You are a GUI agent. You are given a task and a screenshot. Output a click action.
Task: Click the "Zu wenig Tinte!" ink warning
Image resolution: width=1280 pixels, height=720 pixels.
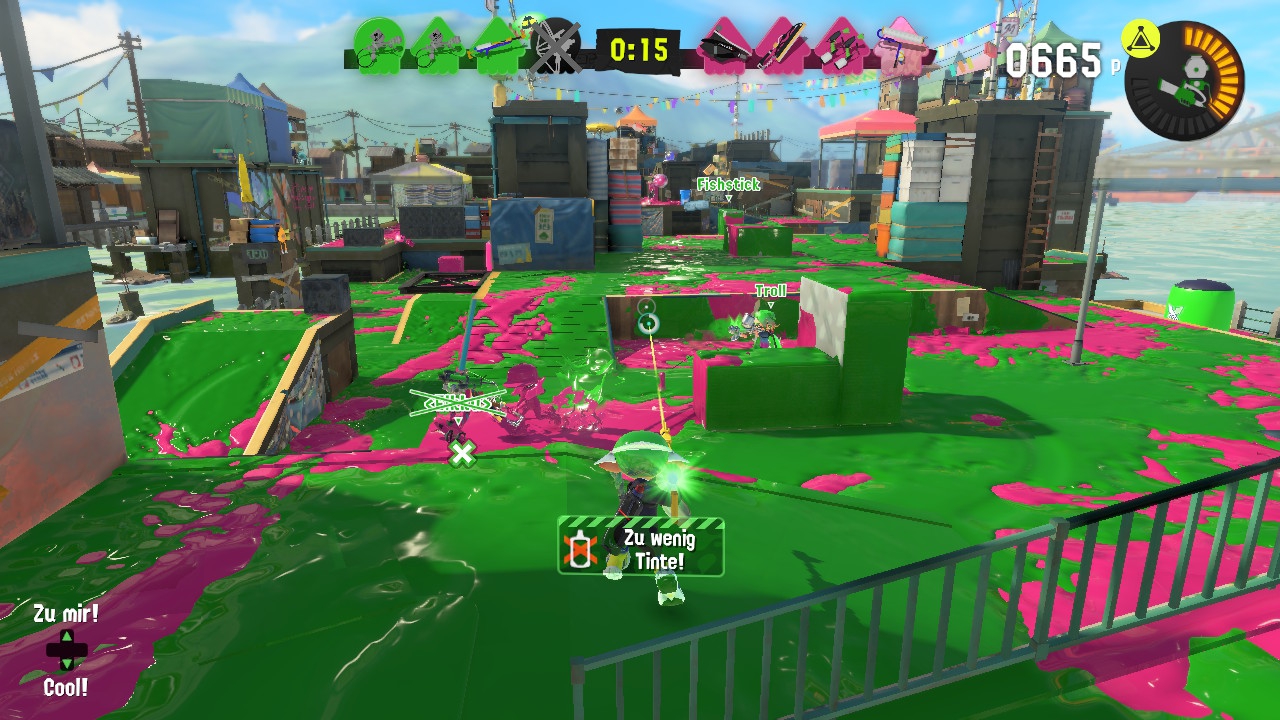[x=640, y=548]
